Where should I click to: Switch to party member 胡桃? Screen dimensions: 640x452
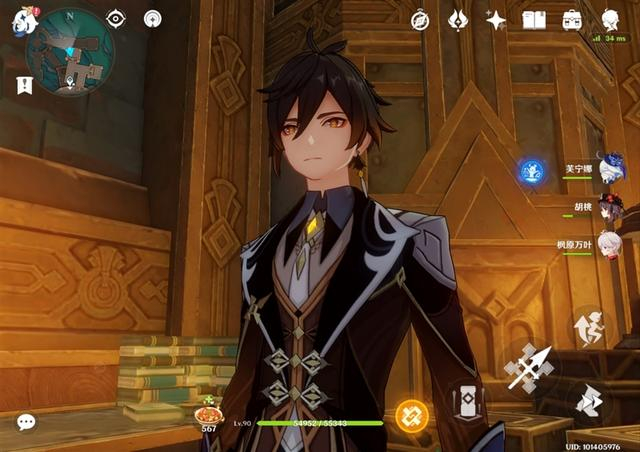tap(609, 207)
